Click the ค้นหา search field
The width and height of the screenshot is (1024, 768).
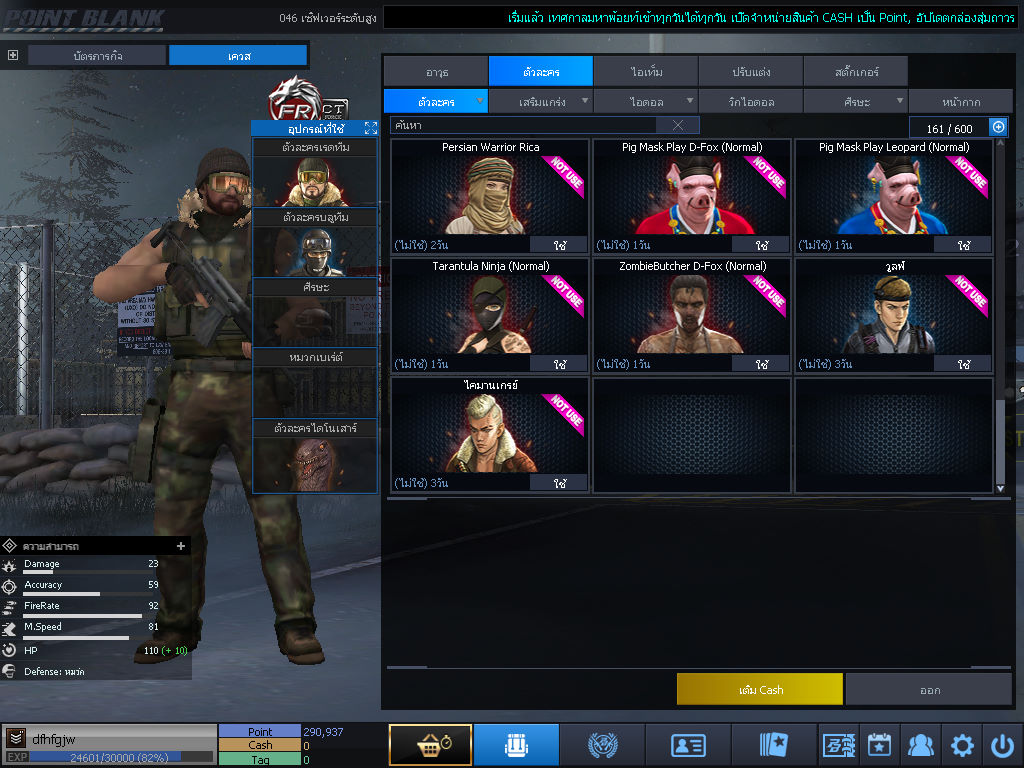pyautogui.click(x=522, y=125)
